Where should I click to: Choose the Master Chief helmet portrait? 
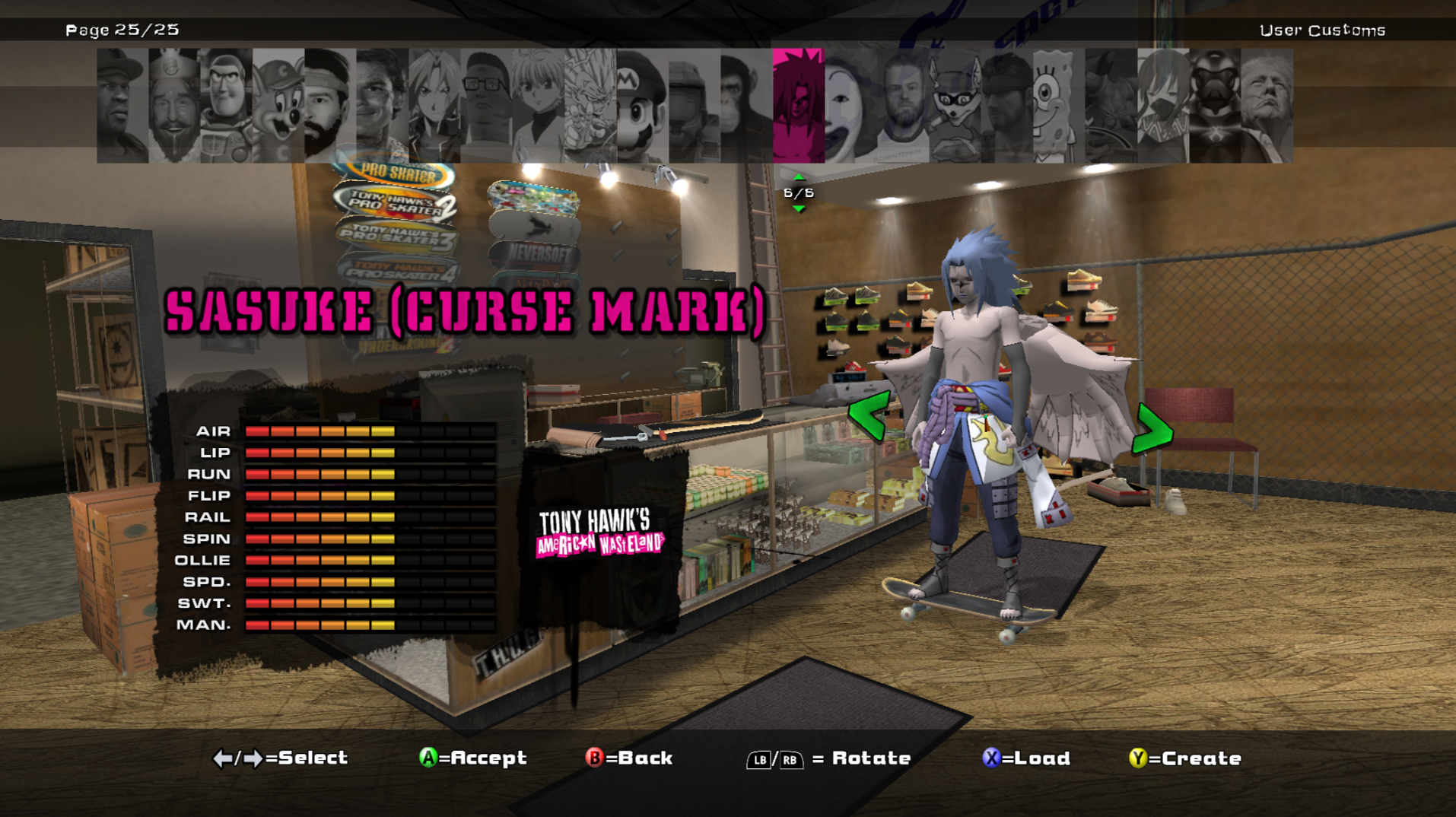pos(694,105)
